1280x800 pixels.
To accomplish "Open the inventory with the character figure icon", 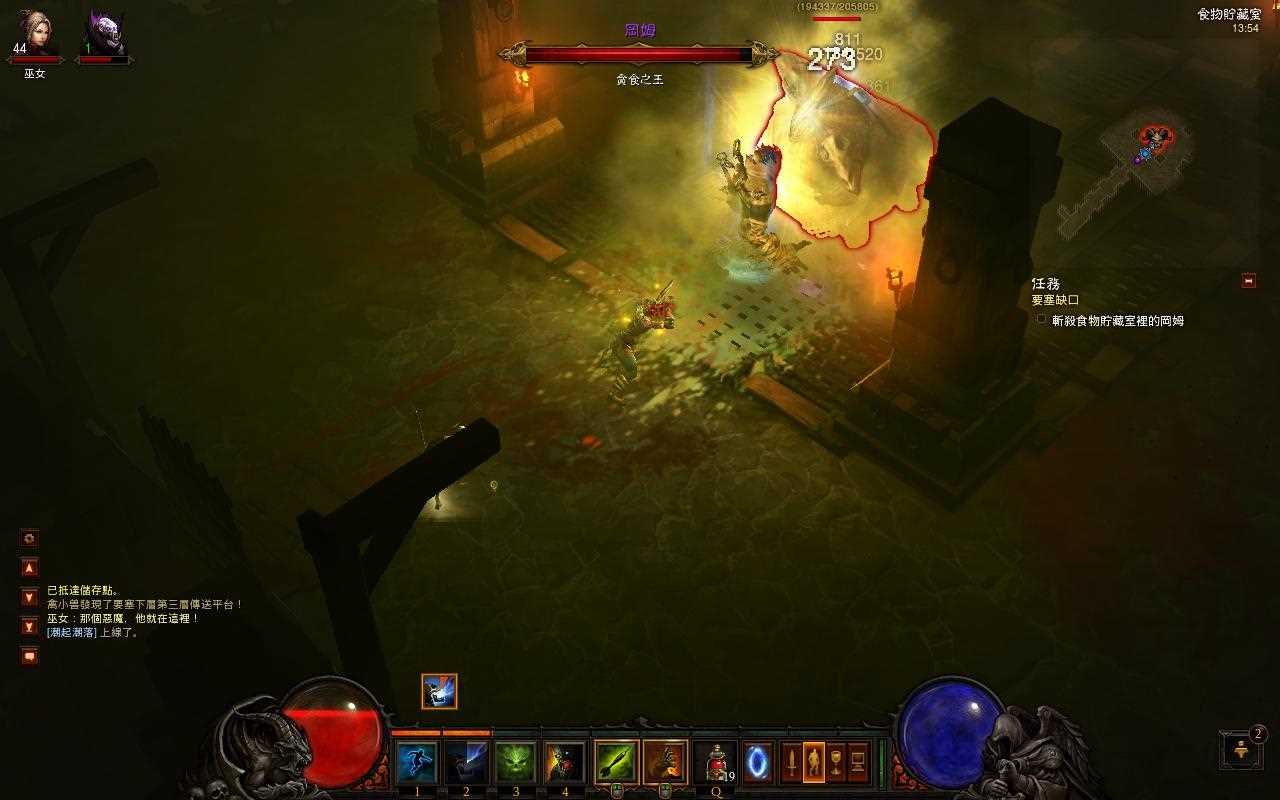I will (813, 763).
